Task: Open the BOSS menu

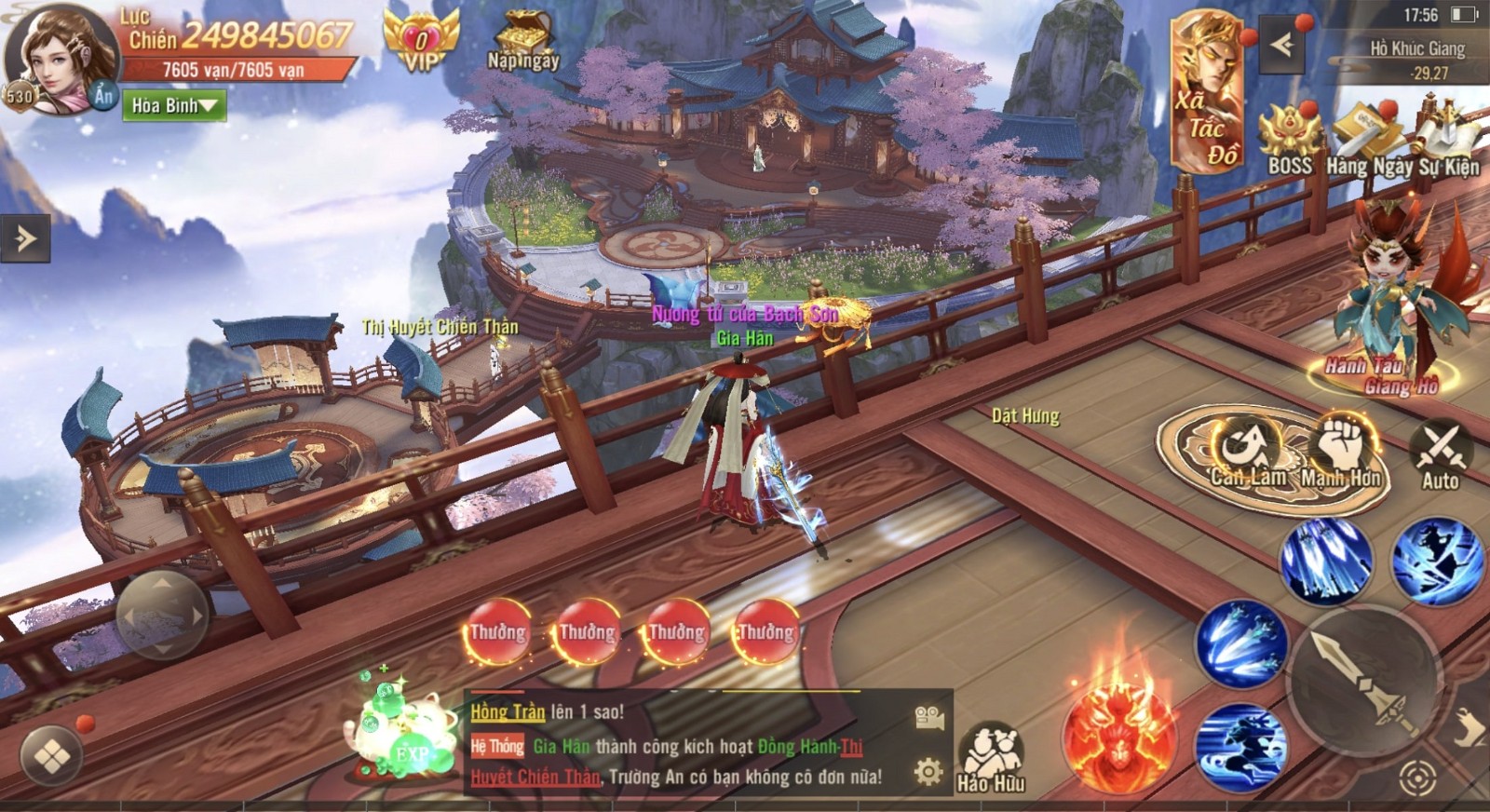Action: (x=1290, y=138)
